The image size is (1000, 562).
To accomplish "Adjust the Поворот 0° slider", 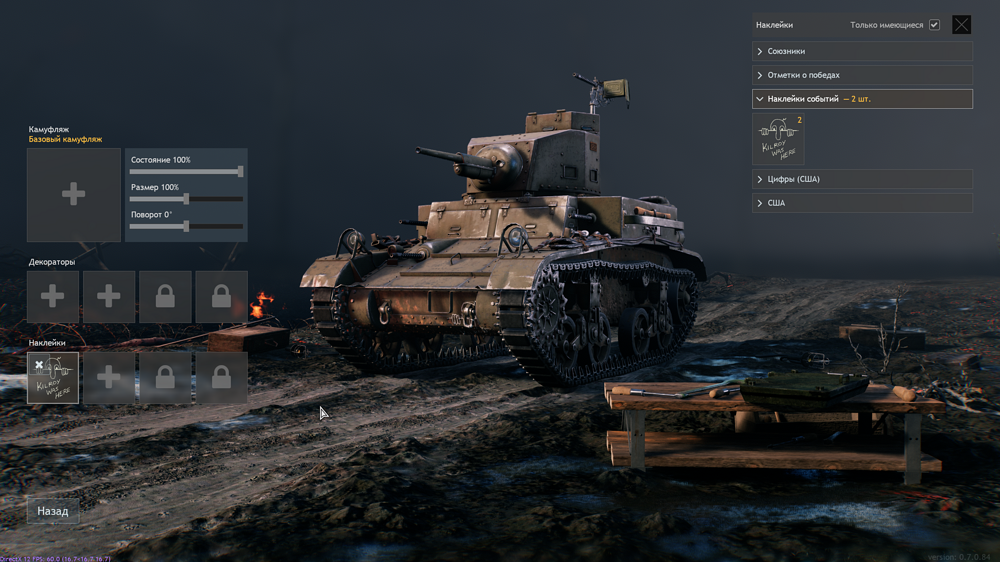I will coord(187,226).
